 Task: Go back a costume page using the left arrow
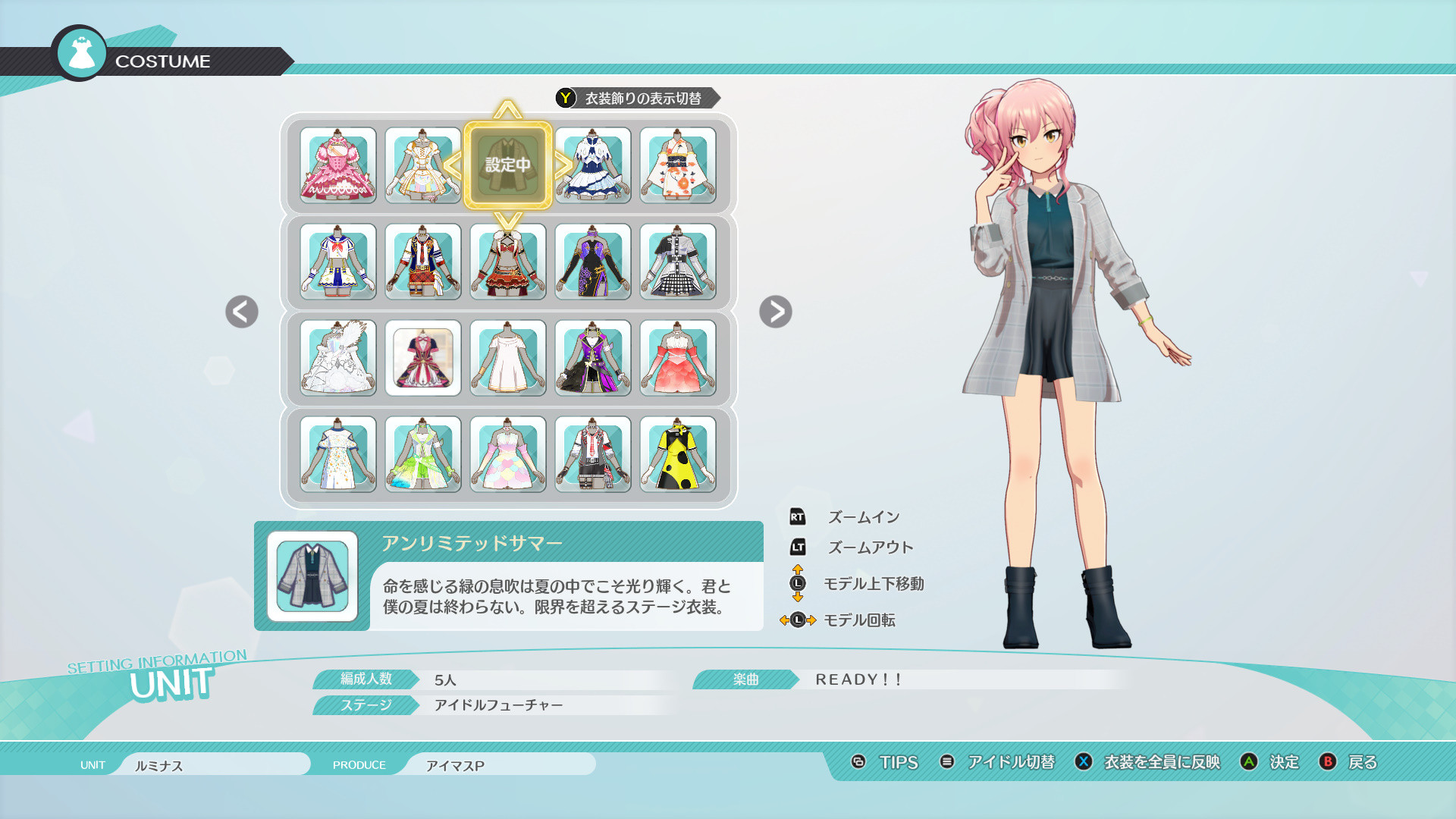pos(240,312)
